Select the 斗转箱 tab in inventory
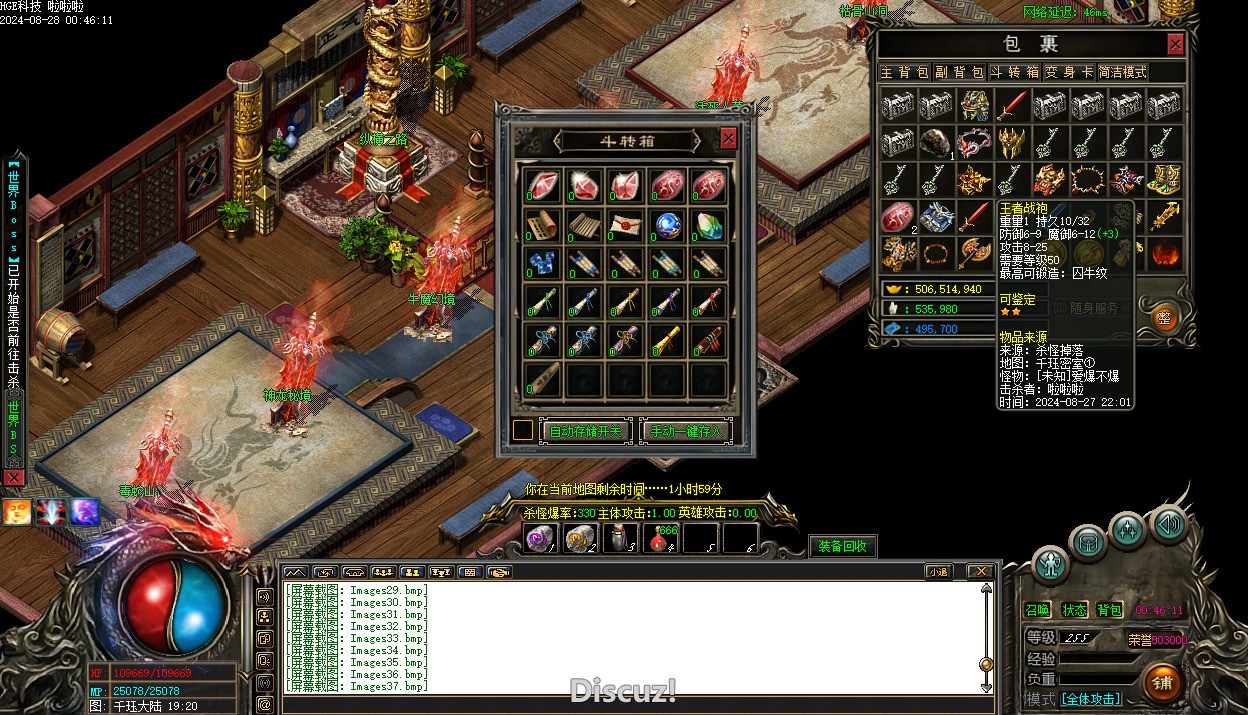The width and height of the screenshot is (1248, 715). tap(1014, 72)
